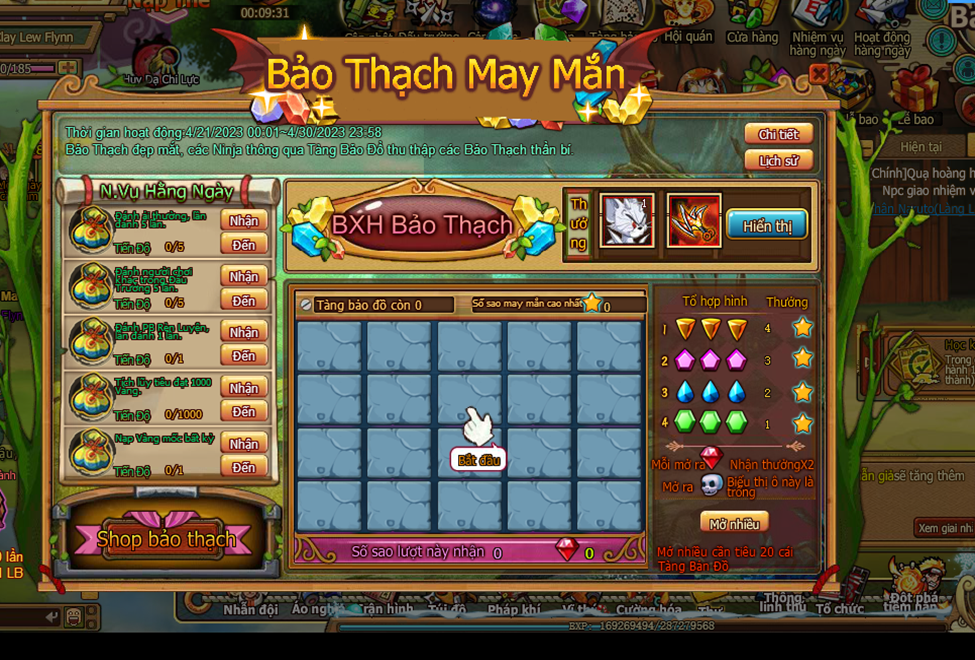Image resolution: width=975 pixels, height=660 pixels.
Task: Open the Shop bảo thạch
Action: pos(167,540)
